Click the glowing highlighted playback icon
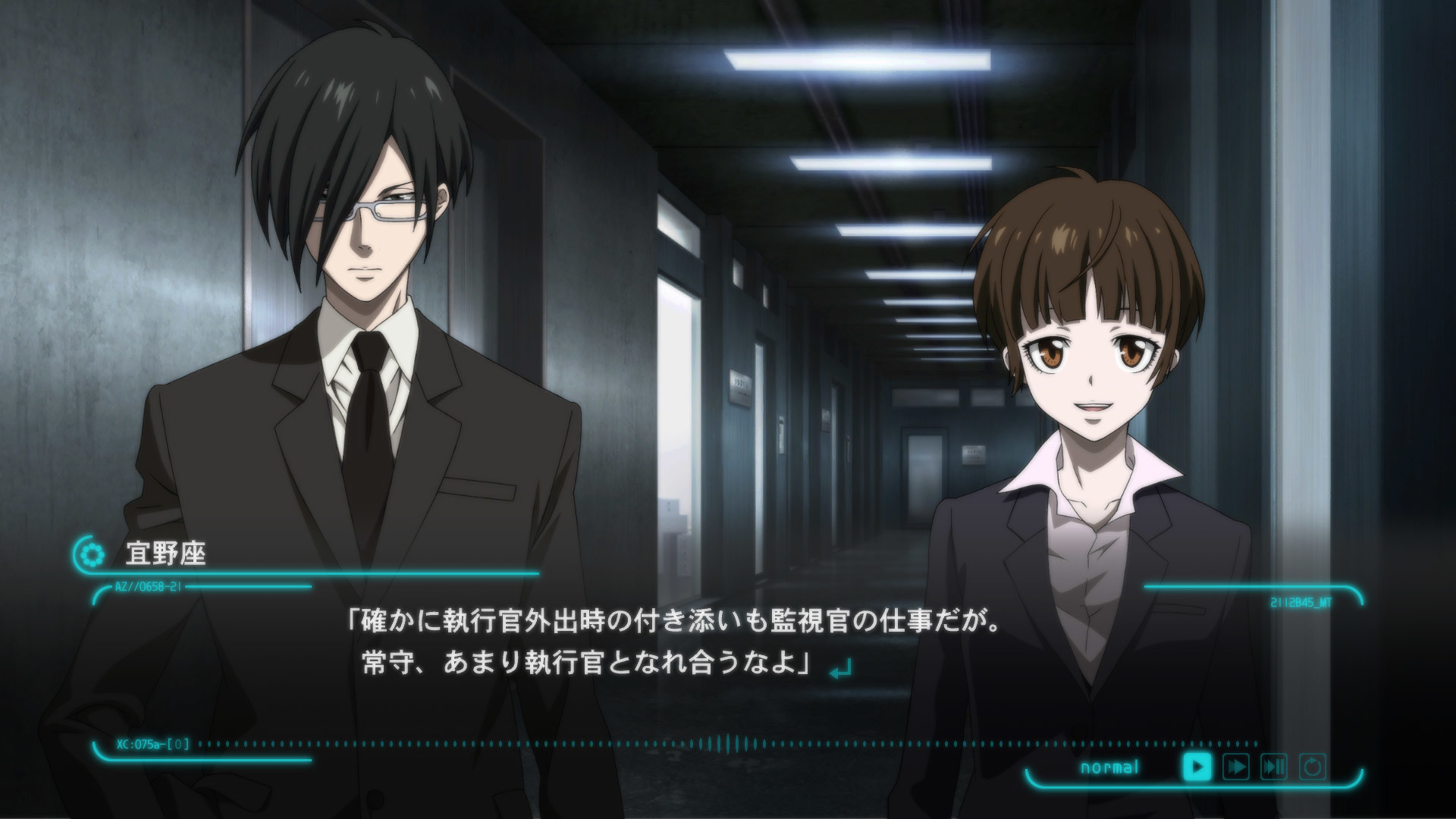 tap(1198, 767)
